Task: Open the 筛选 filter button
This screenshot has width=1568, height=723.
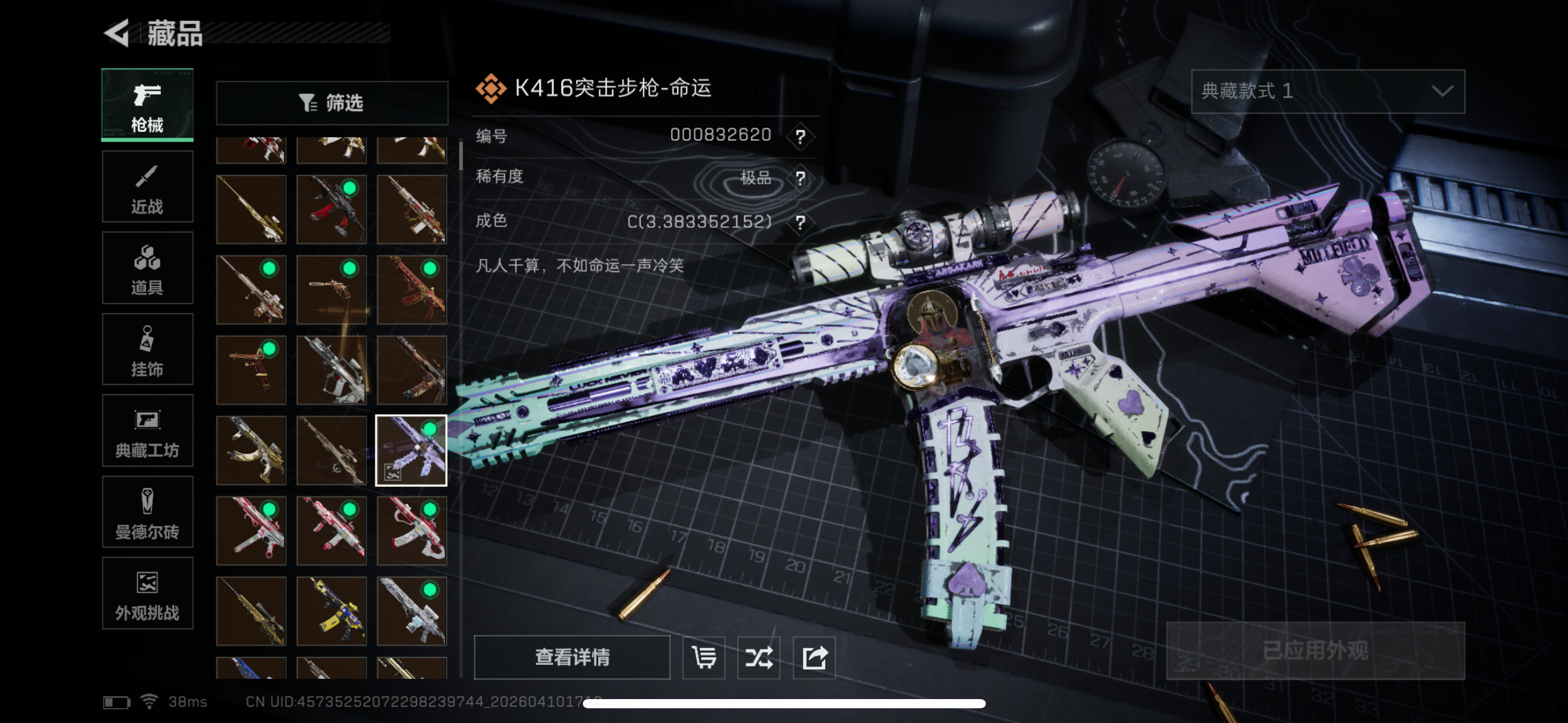Action: coord(332,103)
